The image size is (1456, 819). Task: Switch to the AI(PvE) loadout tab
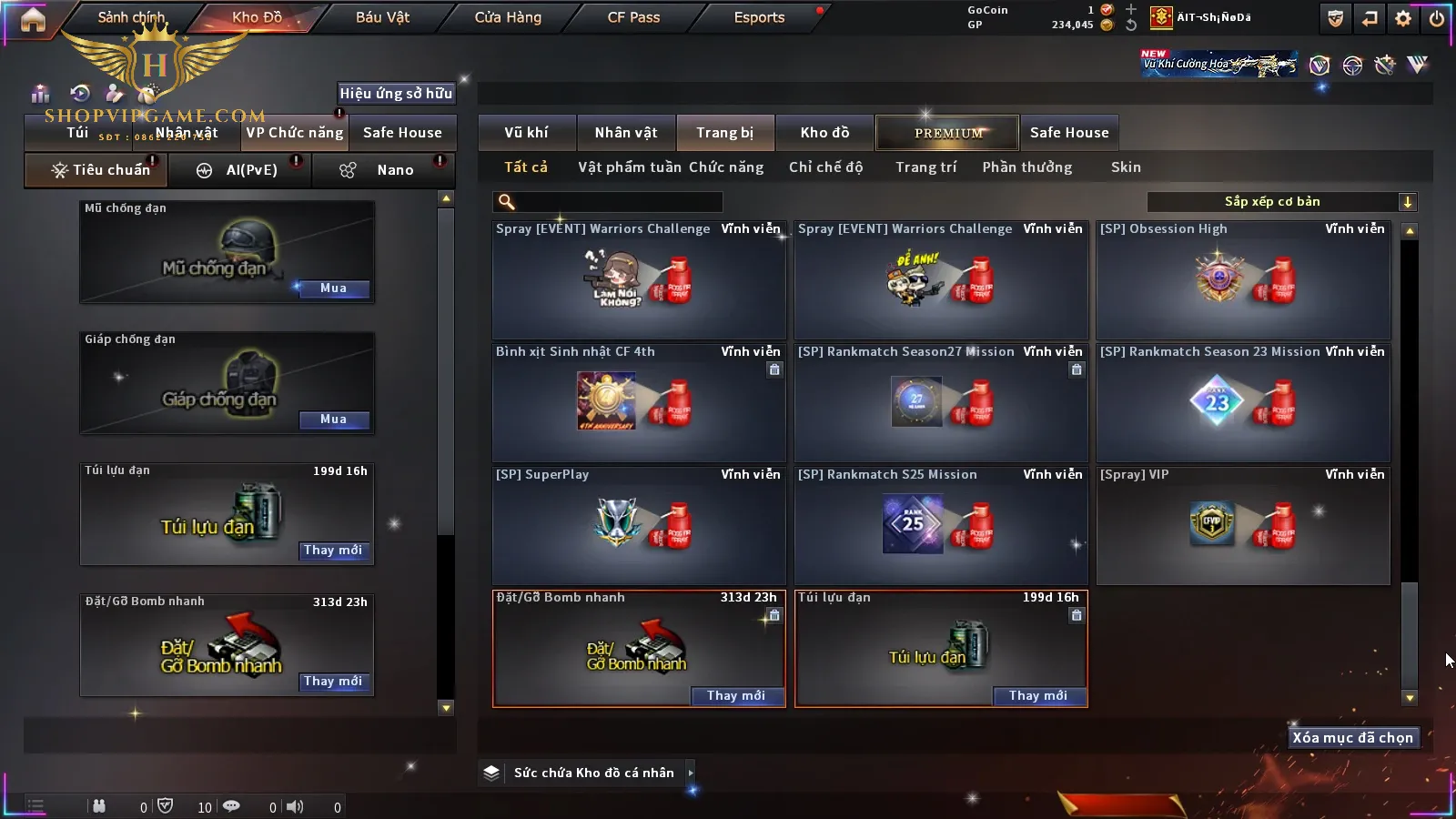(x=241, y=170)
